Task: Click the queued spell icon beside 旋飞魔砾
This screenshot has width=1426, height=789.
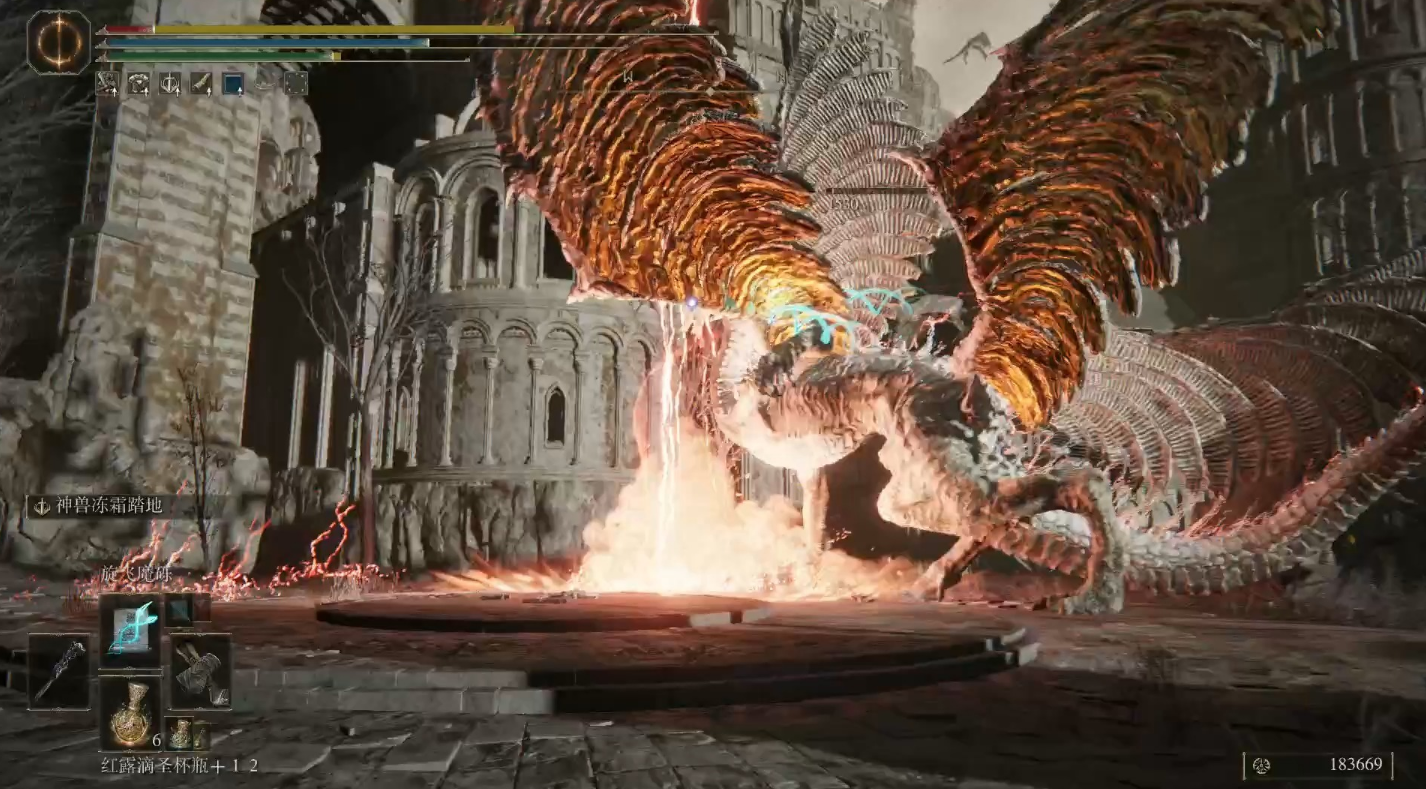Action: click(180, 609)
